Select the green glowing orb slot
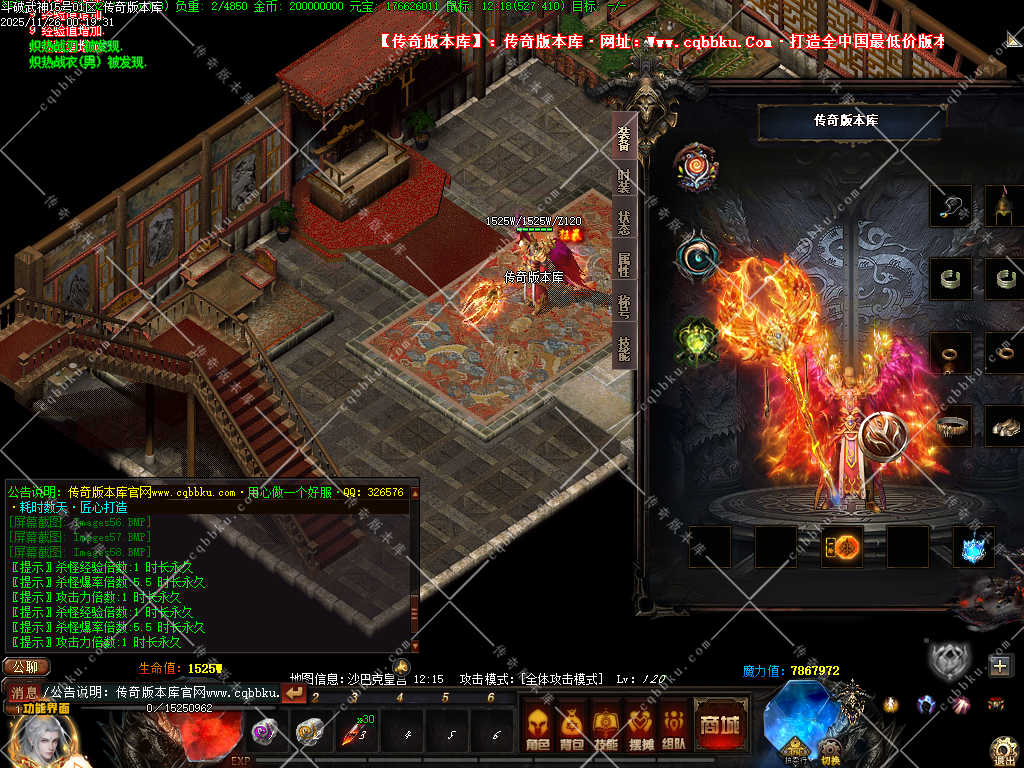This screenshot has height=768, width=1024. click(696, 340)
